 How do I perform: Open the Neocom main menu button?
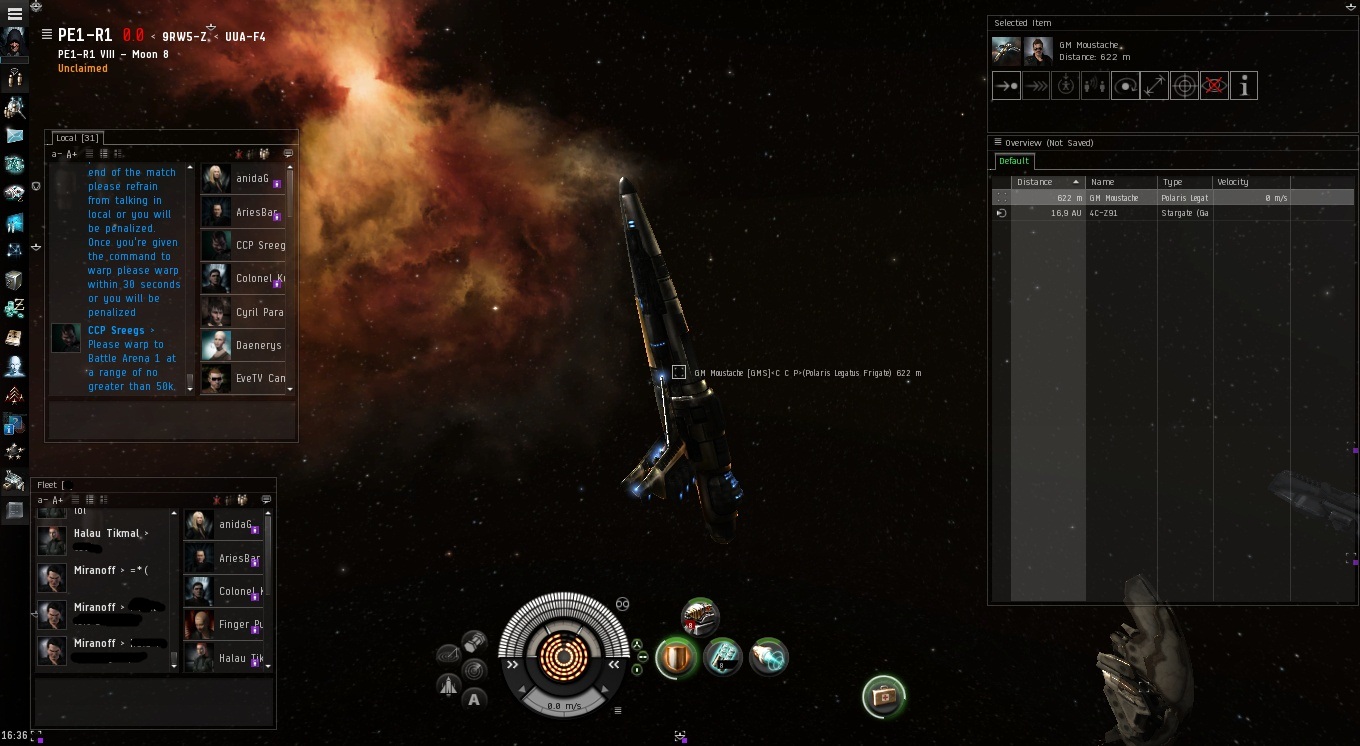pyautogui.click(x=14, y=14)
